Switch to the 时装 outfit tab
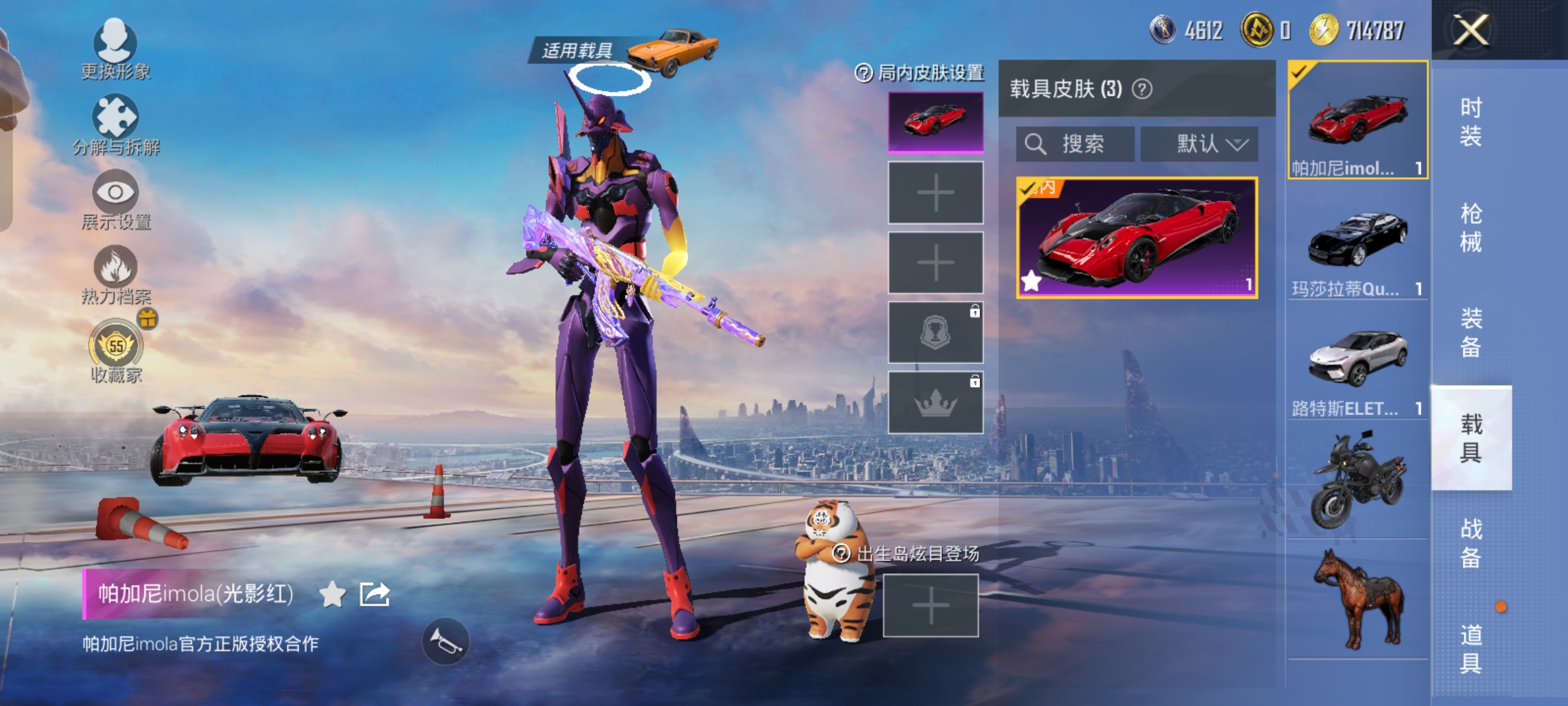This screenshot has height=706, width=1568. click(1471, 122)
